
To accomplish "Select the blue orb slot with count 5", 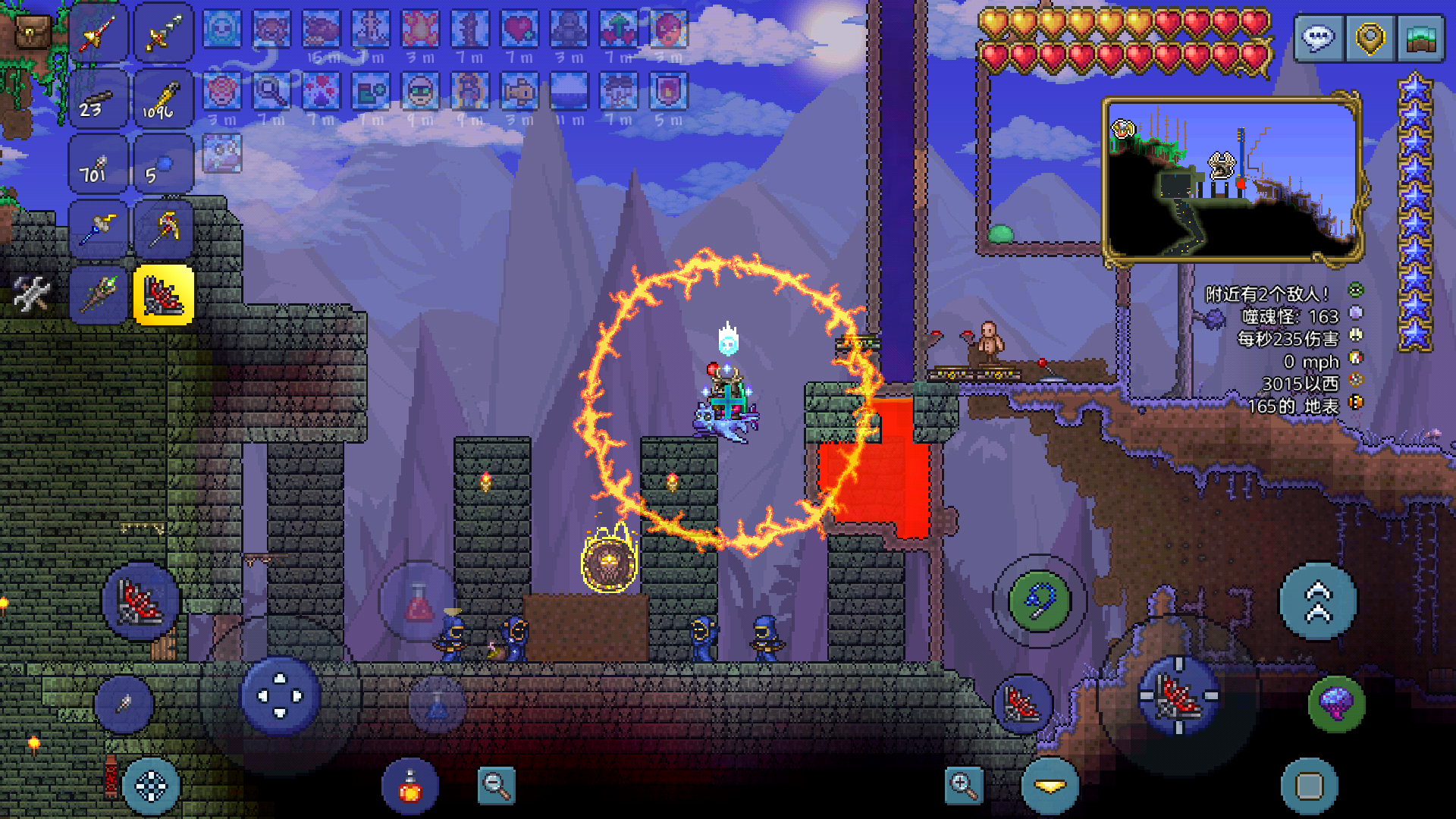I will [x=164, y=164].
